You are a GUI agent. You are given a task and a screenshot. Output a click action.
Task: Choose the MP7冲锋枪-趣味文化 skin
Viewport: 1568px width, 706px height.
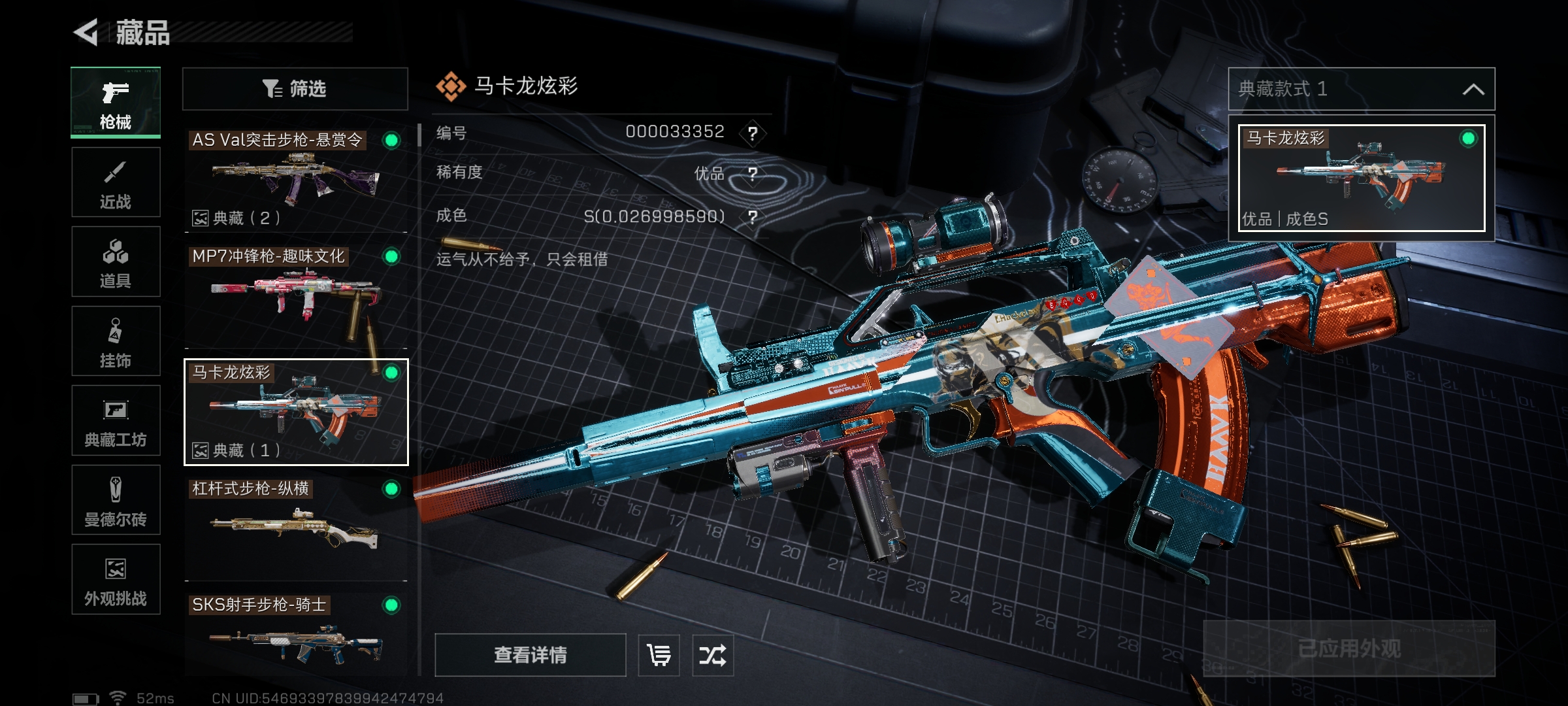[295, 295]
